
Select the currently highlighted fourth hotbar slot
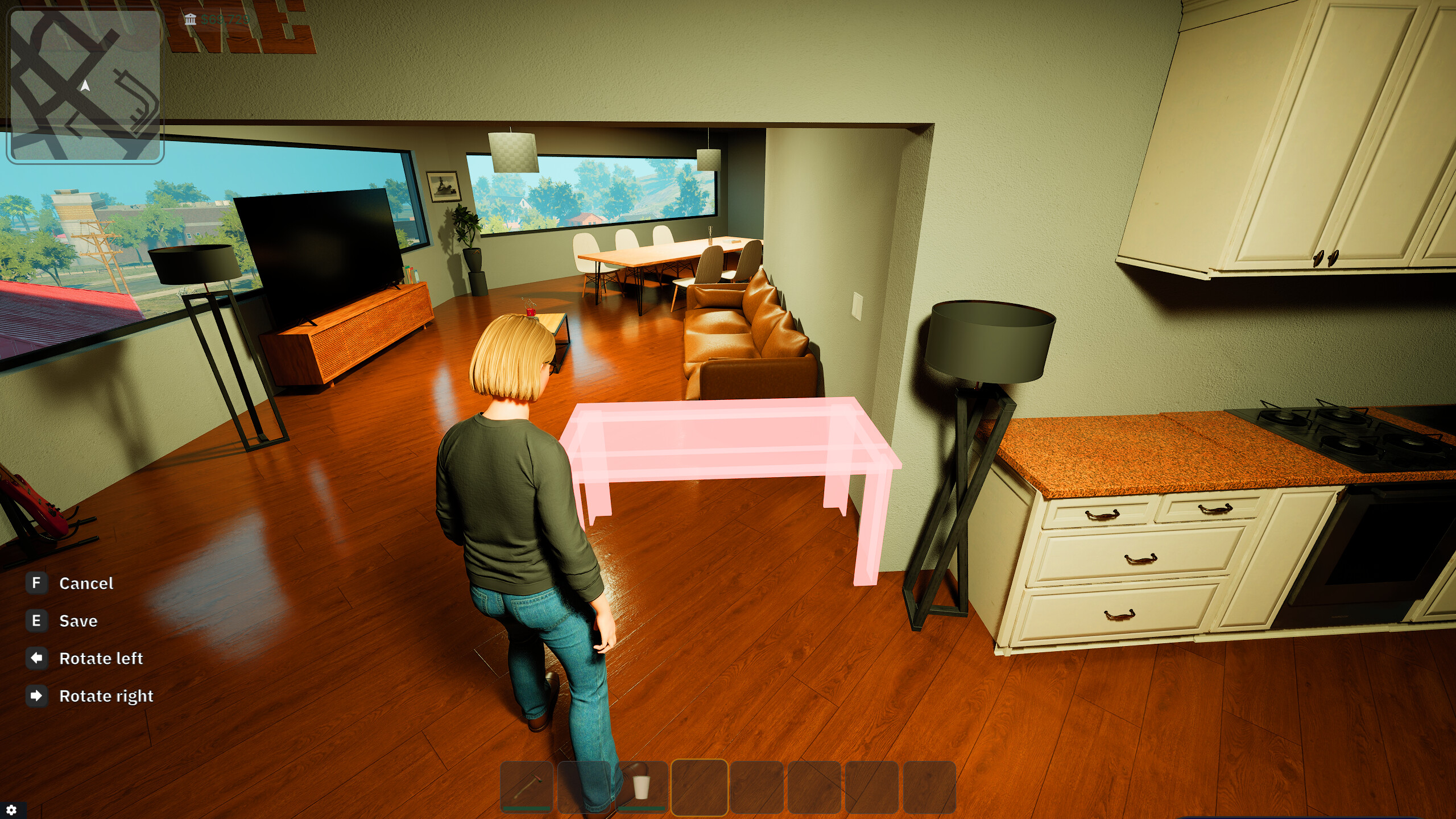pos(699,788)
